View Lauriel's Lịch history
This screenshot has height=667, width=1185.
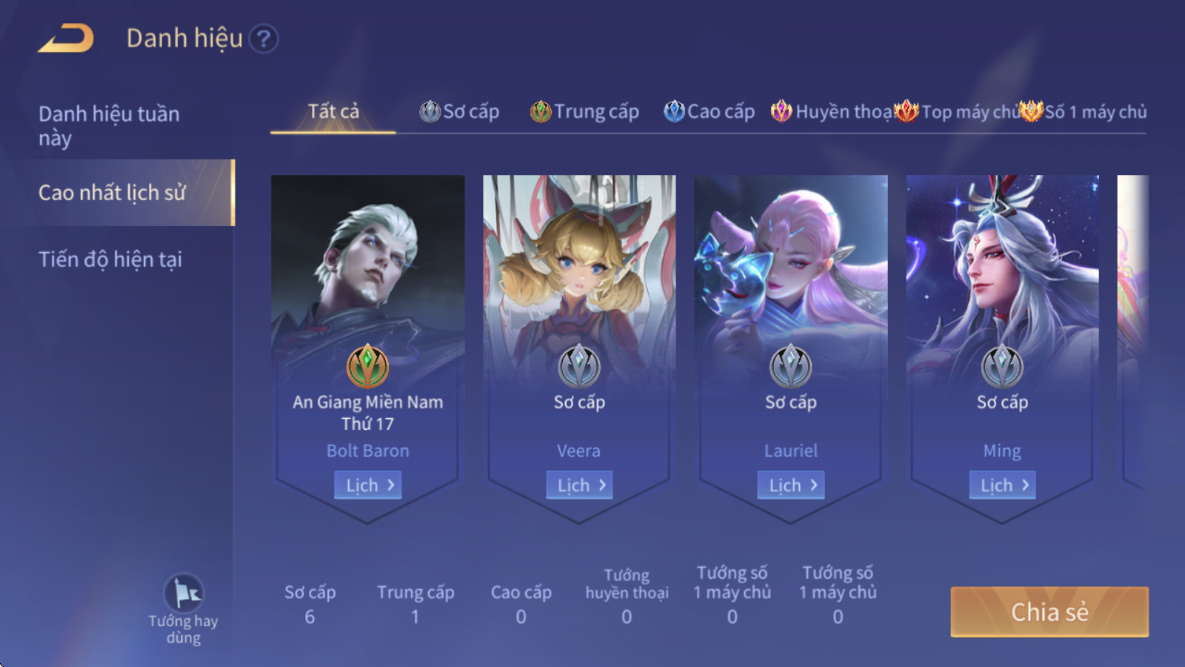click(790, 485)
